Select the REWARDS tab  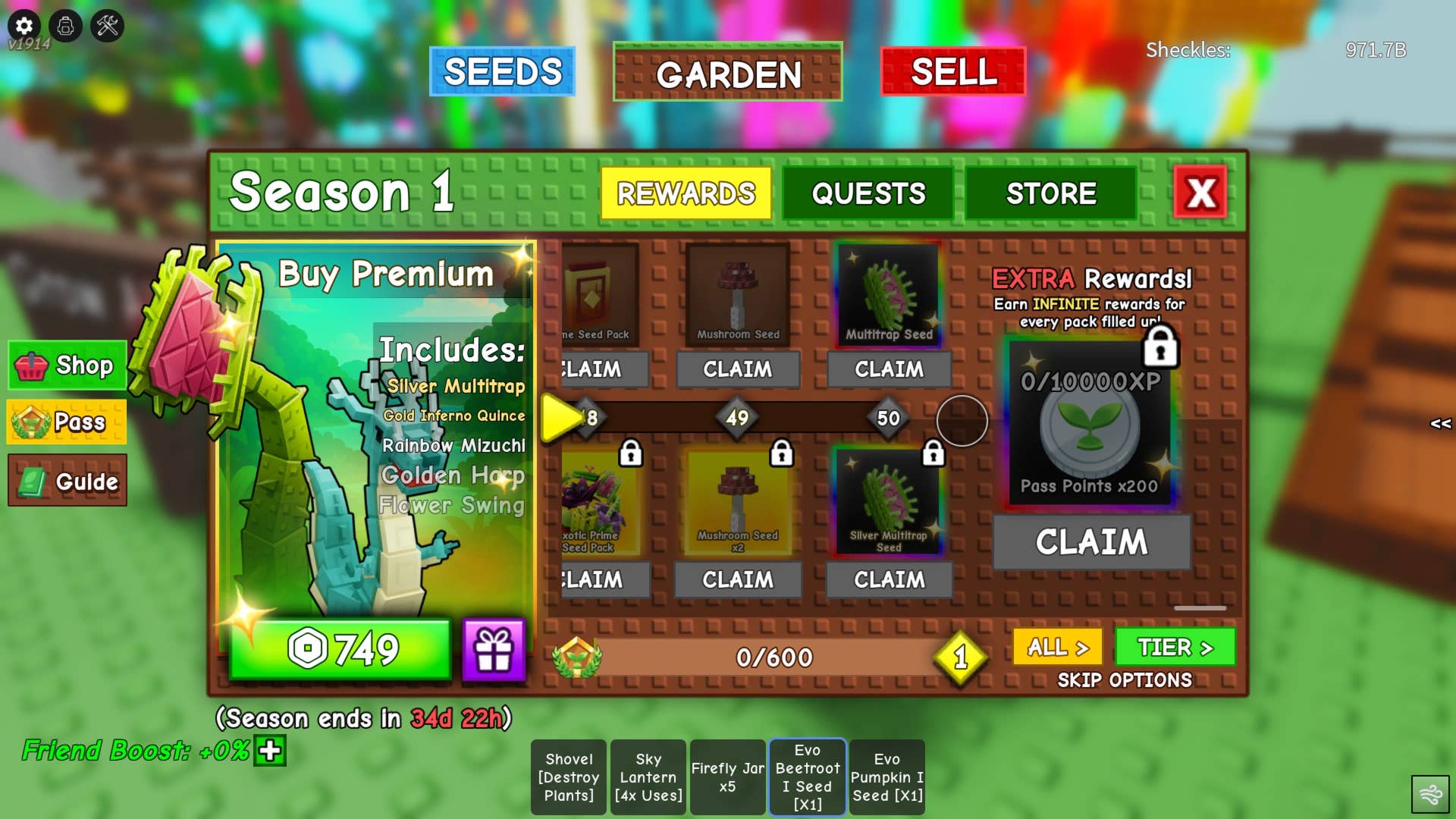pos(686,194)
